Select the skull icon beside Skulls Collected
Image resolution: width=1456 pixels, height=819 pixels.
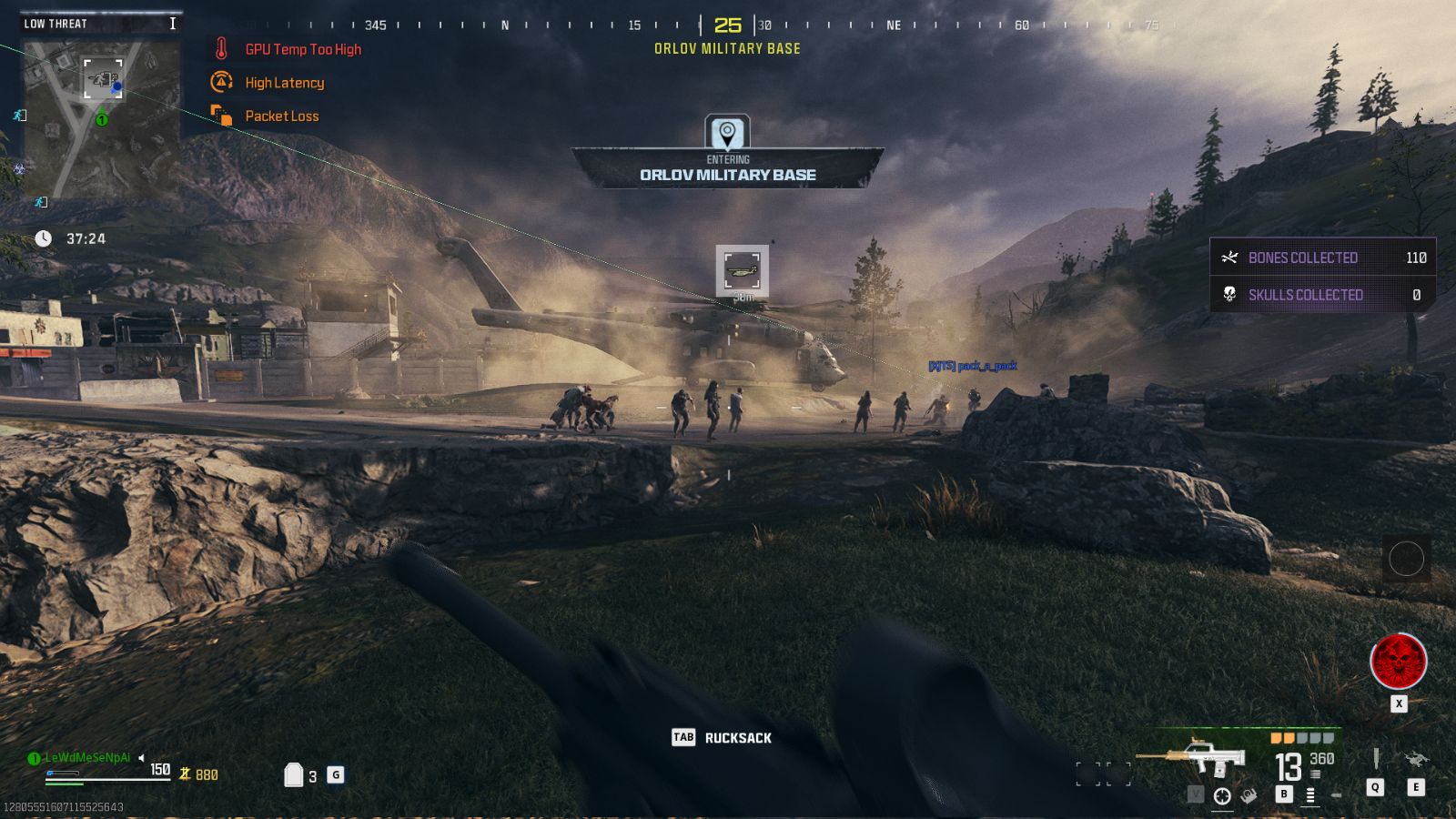point(1230,294)
